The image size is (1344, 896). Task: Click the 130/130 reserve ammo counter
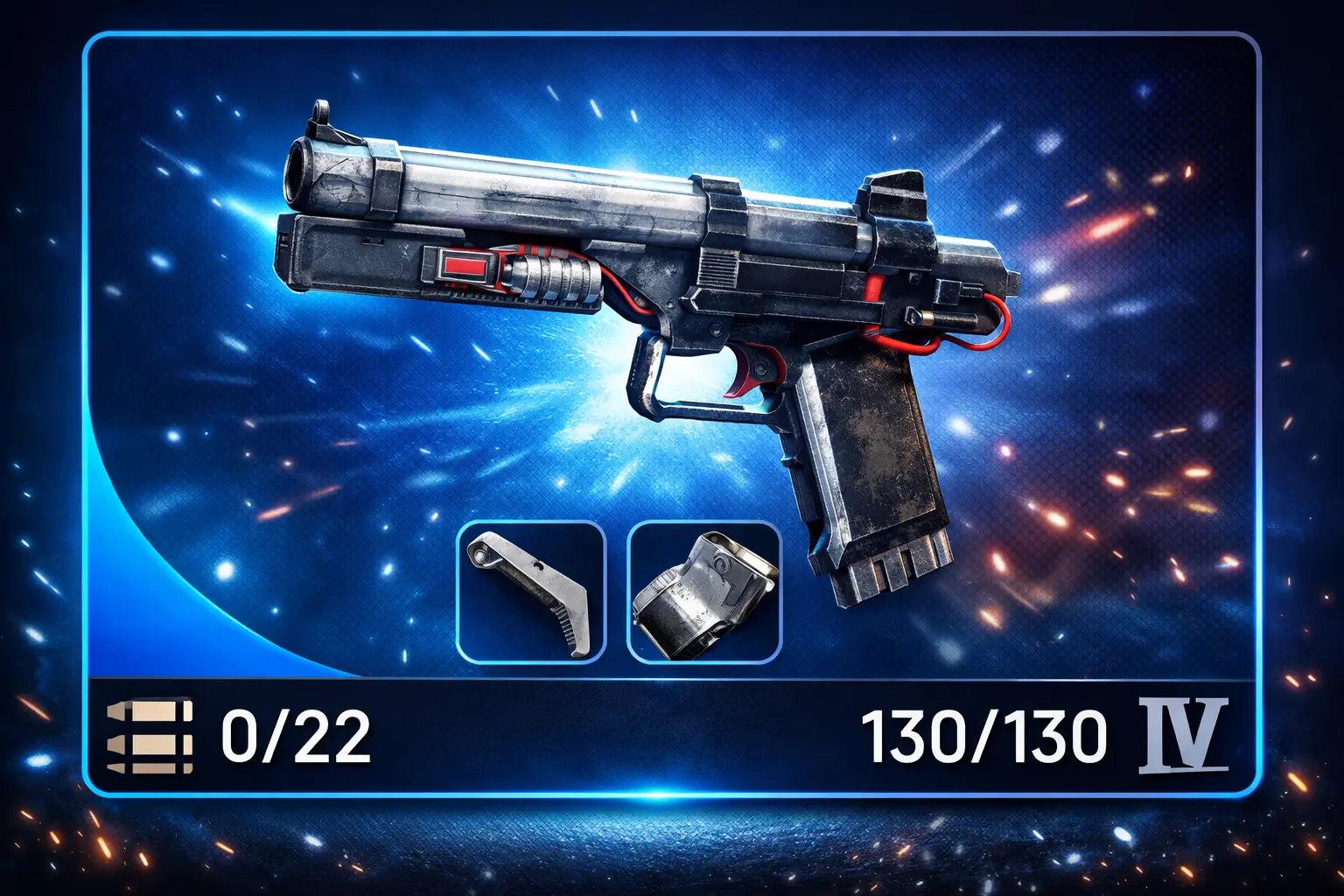[984, 737]
